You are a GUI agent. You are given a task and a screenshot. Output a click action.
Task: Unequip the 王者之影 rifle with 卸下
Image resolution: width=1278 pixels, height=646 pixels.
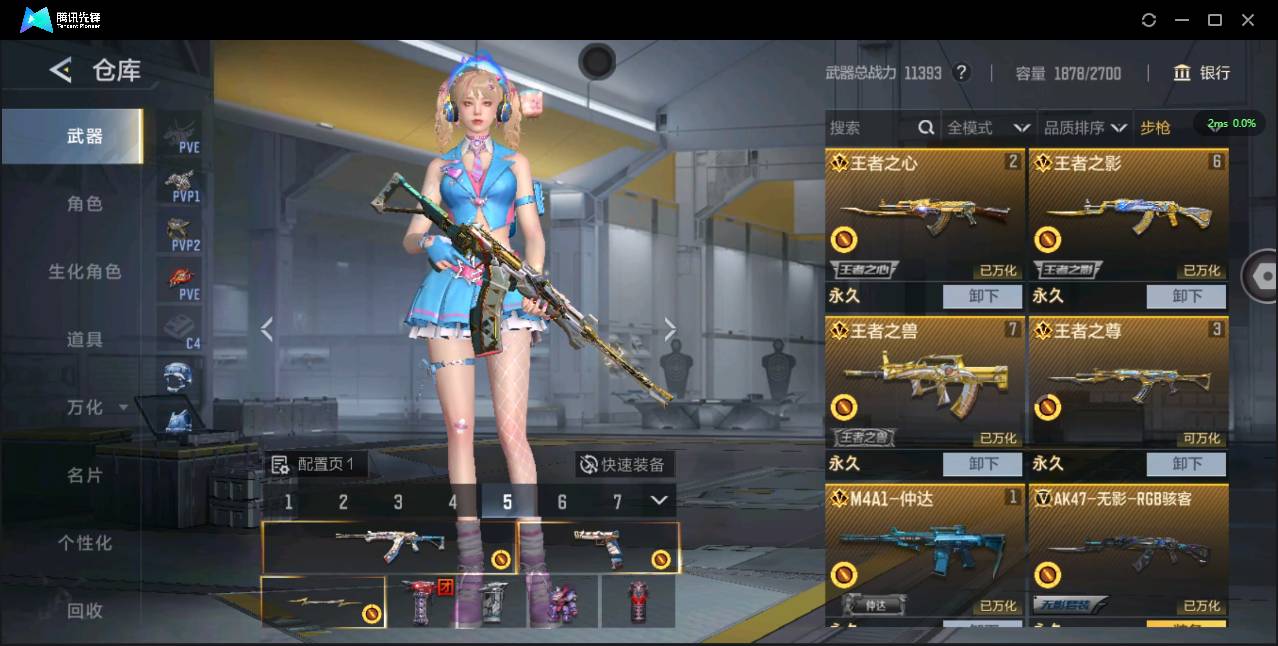pos(1187,296)
